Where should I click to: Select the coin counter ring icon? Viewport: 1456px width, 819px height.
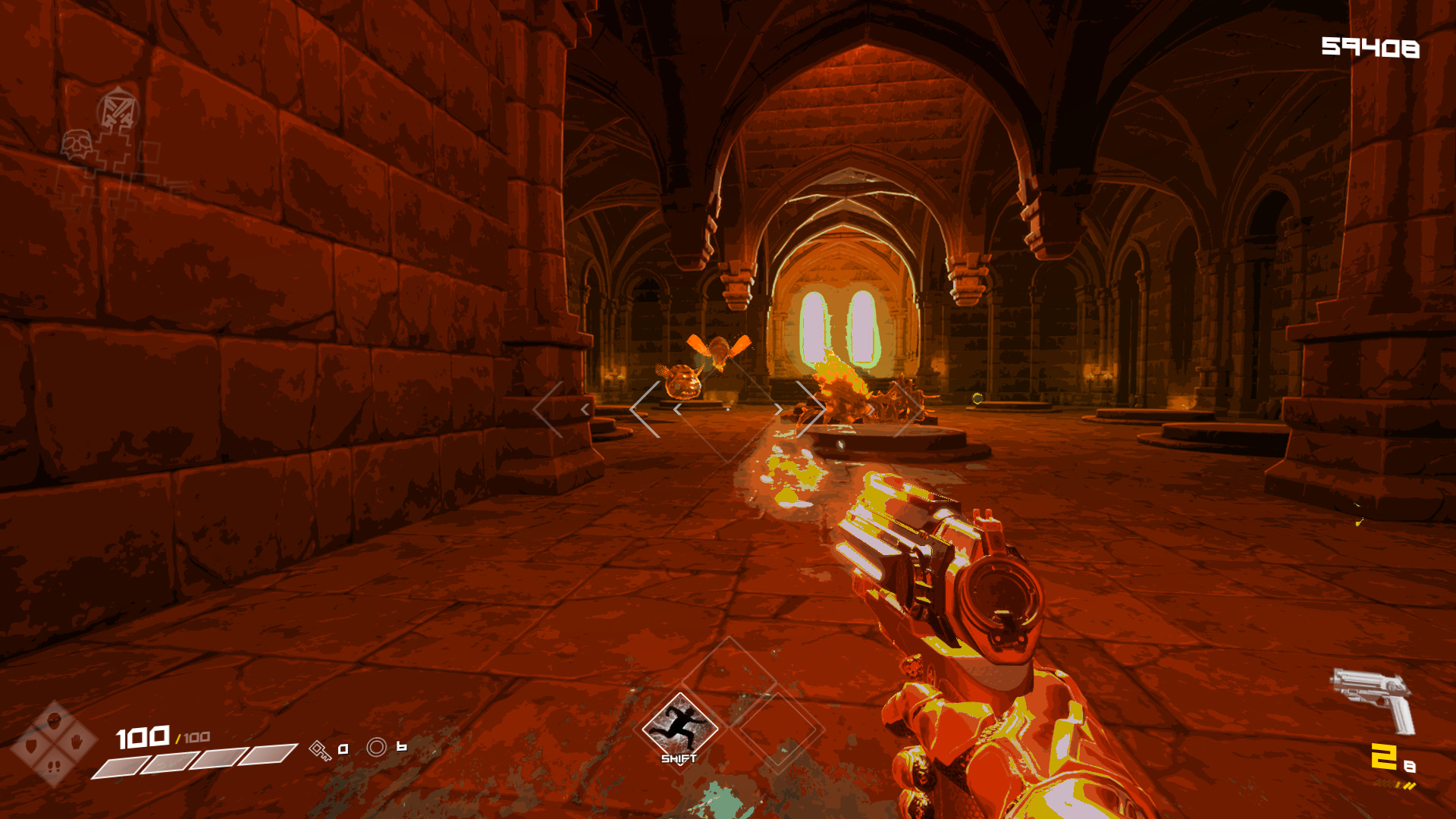pyautogui.click(x=376, y=748)
